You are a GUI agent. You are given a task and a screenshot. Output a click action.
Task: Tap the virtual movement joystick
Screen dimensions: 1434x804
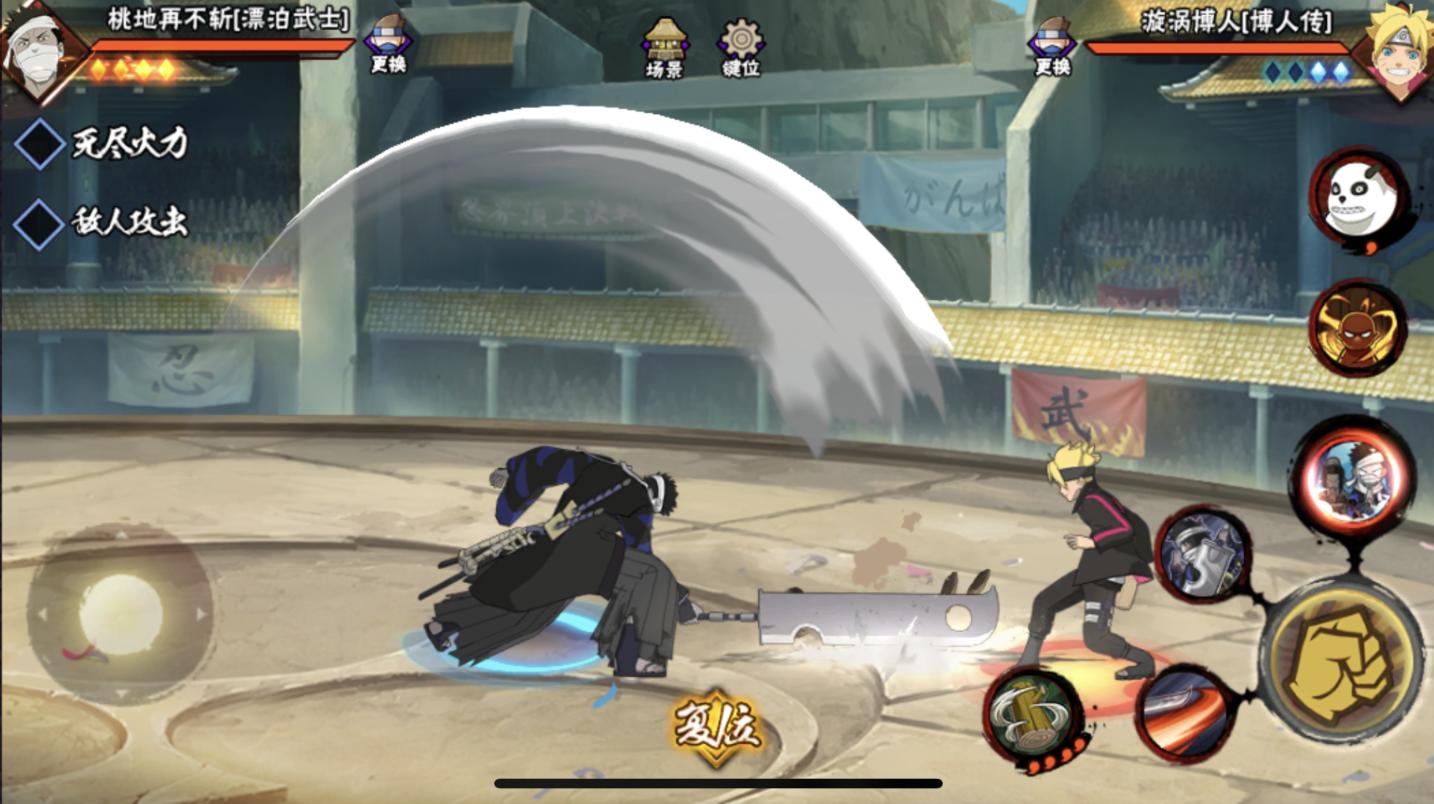pyautogui.click(x=120, y=614)
